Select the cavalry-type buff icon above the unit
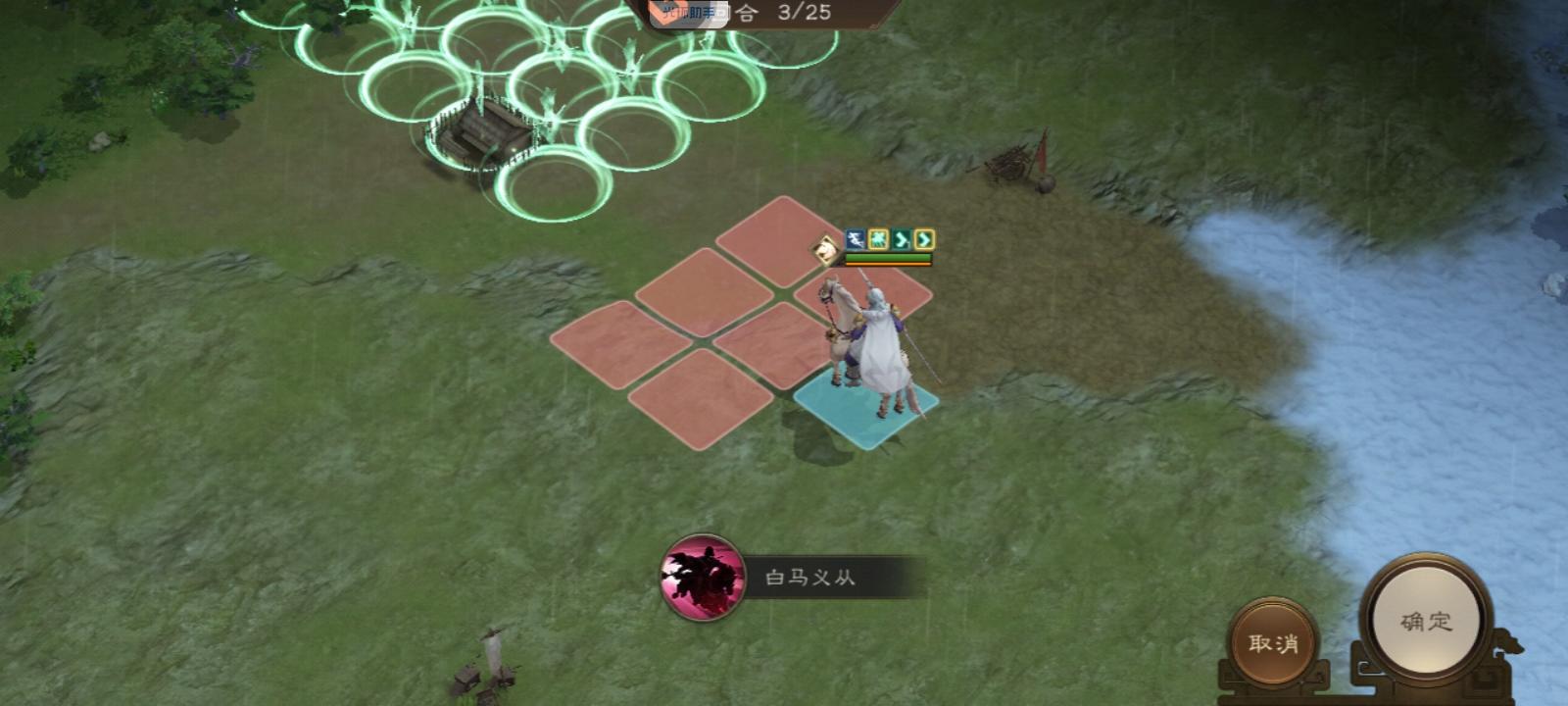 pyautogui.click(x=856, y=238)
